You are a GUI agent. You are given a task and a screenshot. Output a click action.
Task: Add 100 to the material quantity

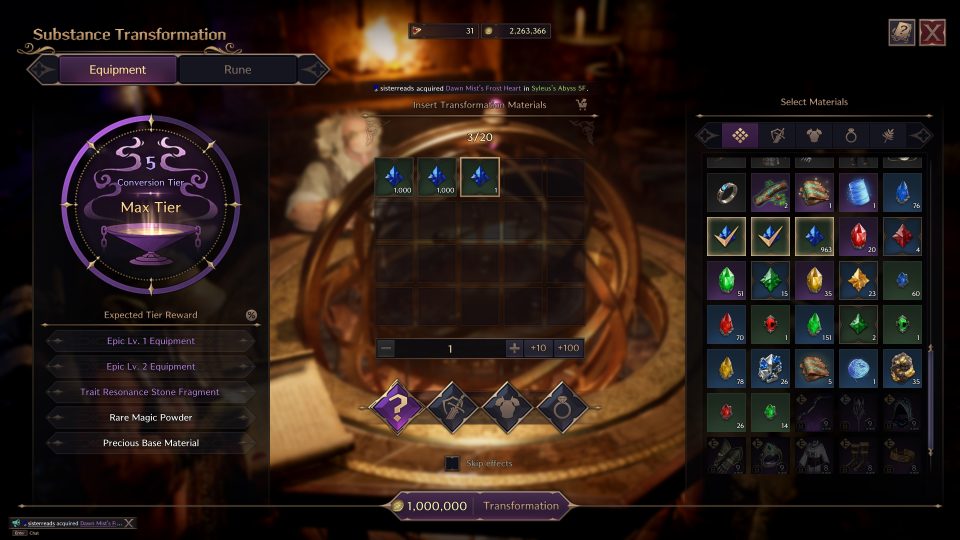[568, 348]
